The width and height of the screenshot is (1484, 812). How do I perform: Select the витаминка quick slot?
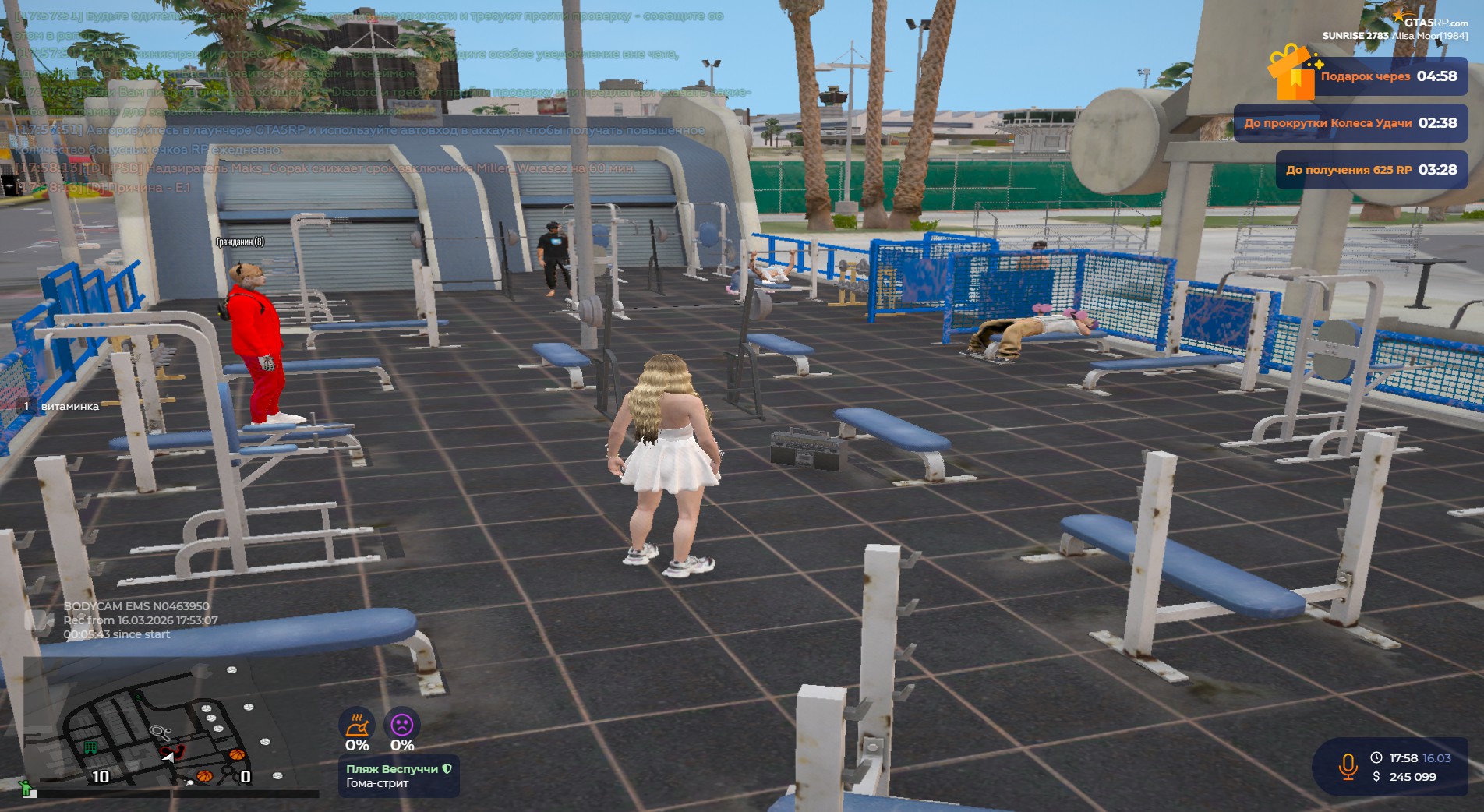coord(61,406)
